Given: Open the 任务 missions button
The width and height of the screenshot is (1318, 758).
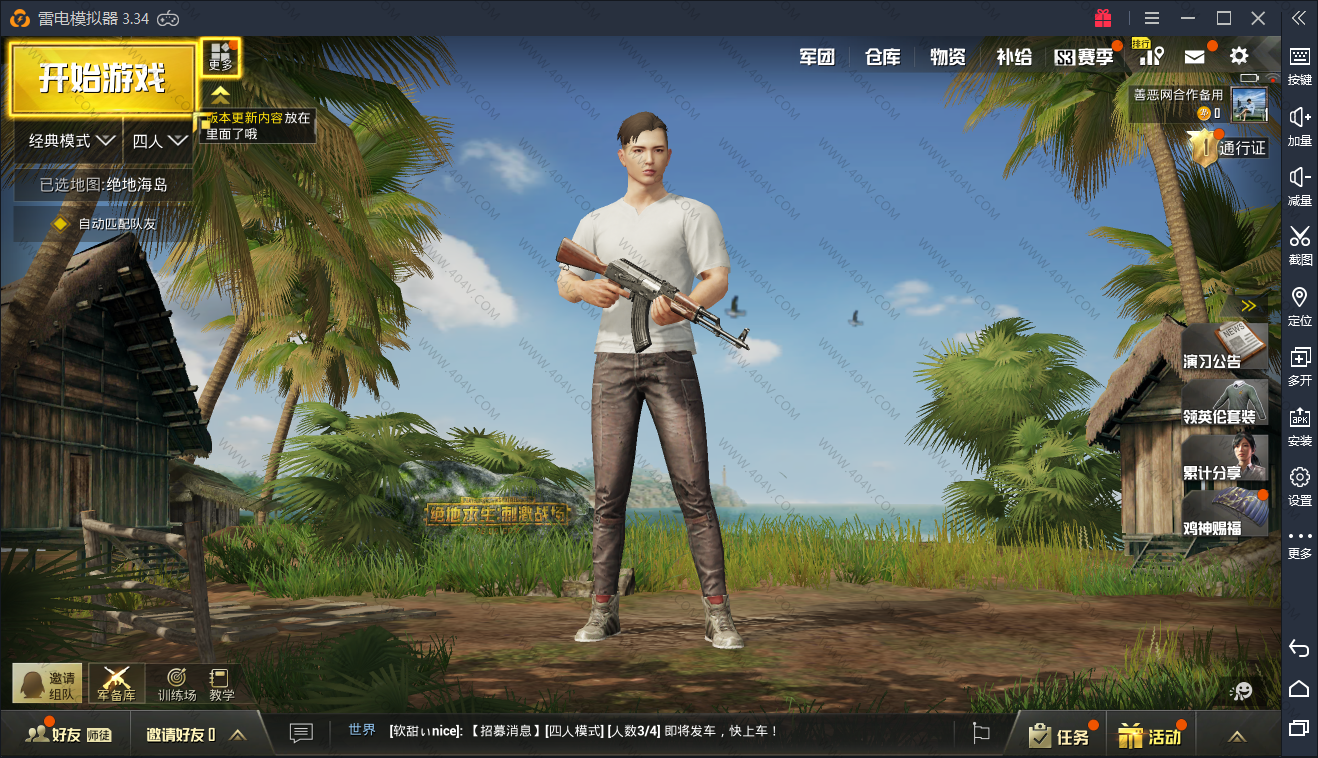Looking at the screenshot, I should coord(1062,736).
